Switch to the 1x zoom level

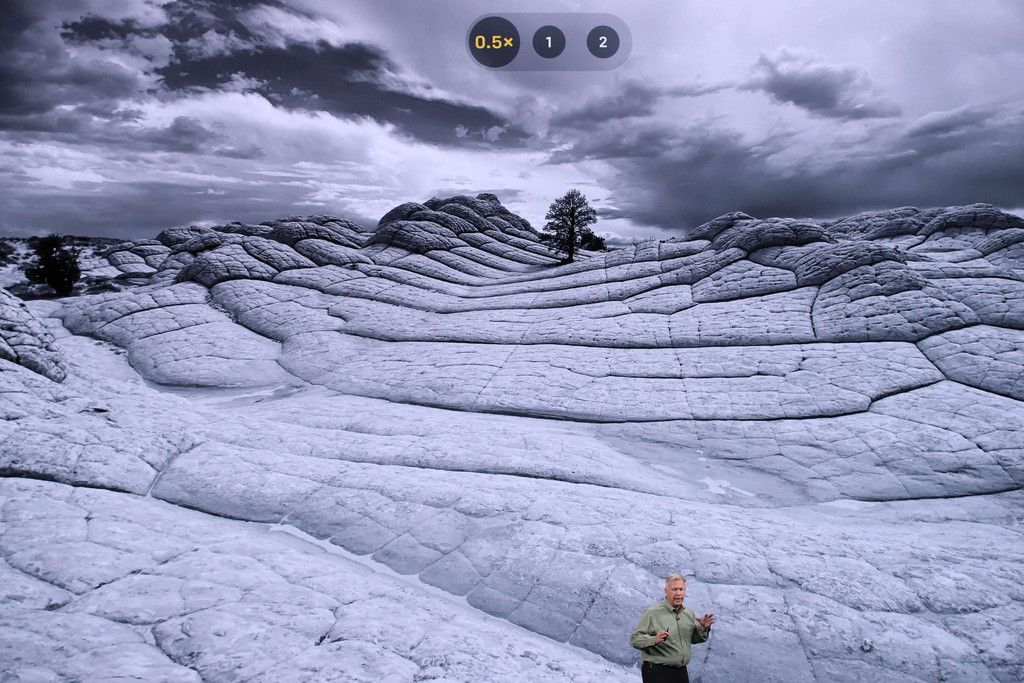point(548,42)
